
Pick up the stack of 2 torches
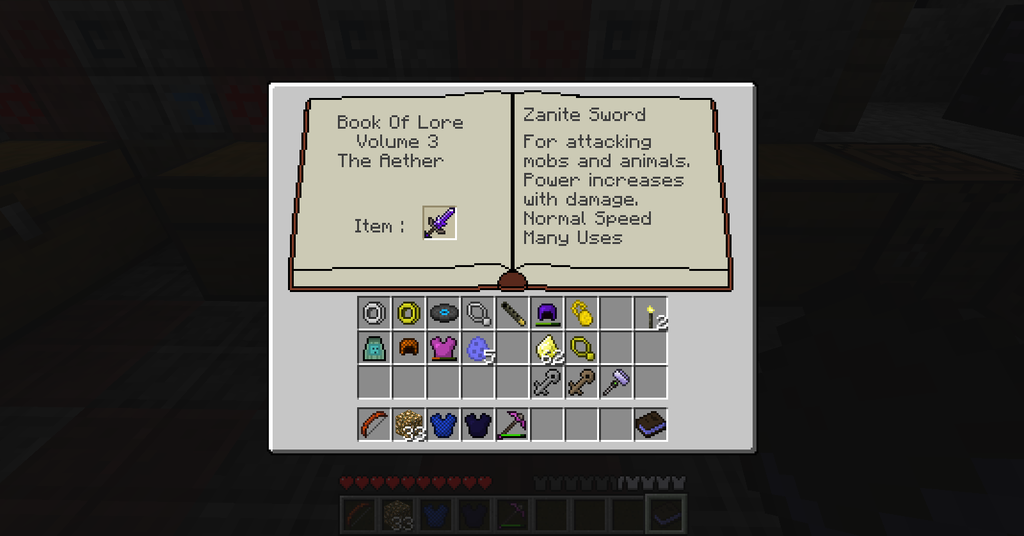click(651, 314)
